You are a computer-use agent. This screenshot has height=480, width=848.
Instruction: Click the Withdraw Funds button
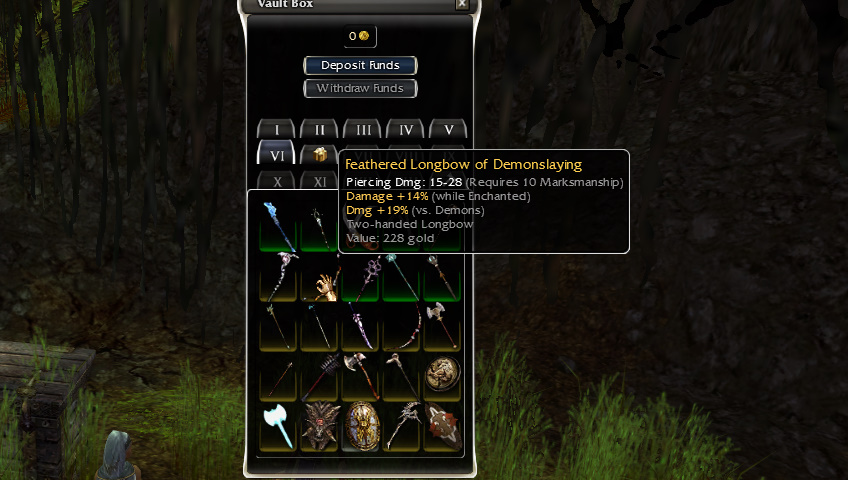point(360,89)
